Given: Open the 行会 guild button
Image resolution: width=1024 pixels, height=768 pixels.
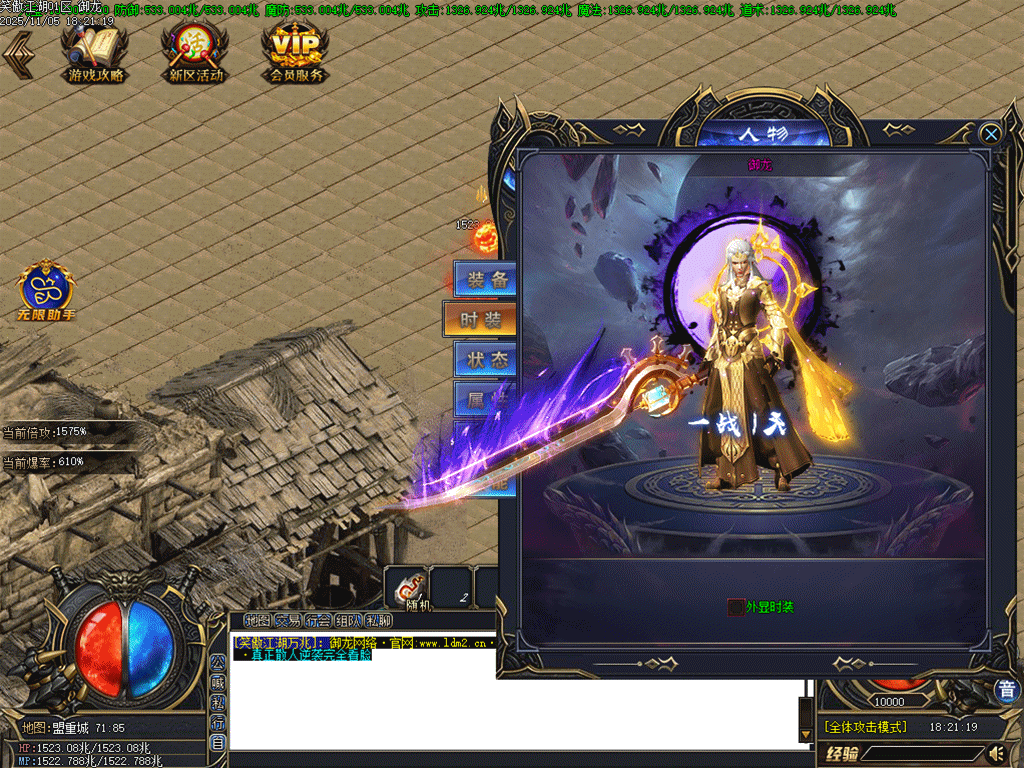Looking at the screenshot, I should click(318, 621).
